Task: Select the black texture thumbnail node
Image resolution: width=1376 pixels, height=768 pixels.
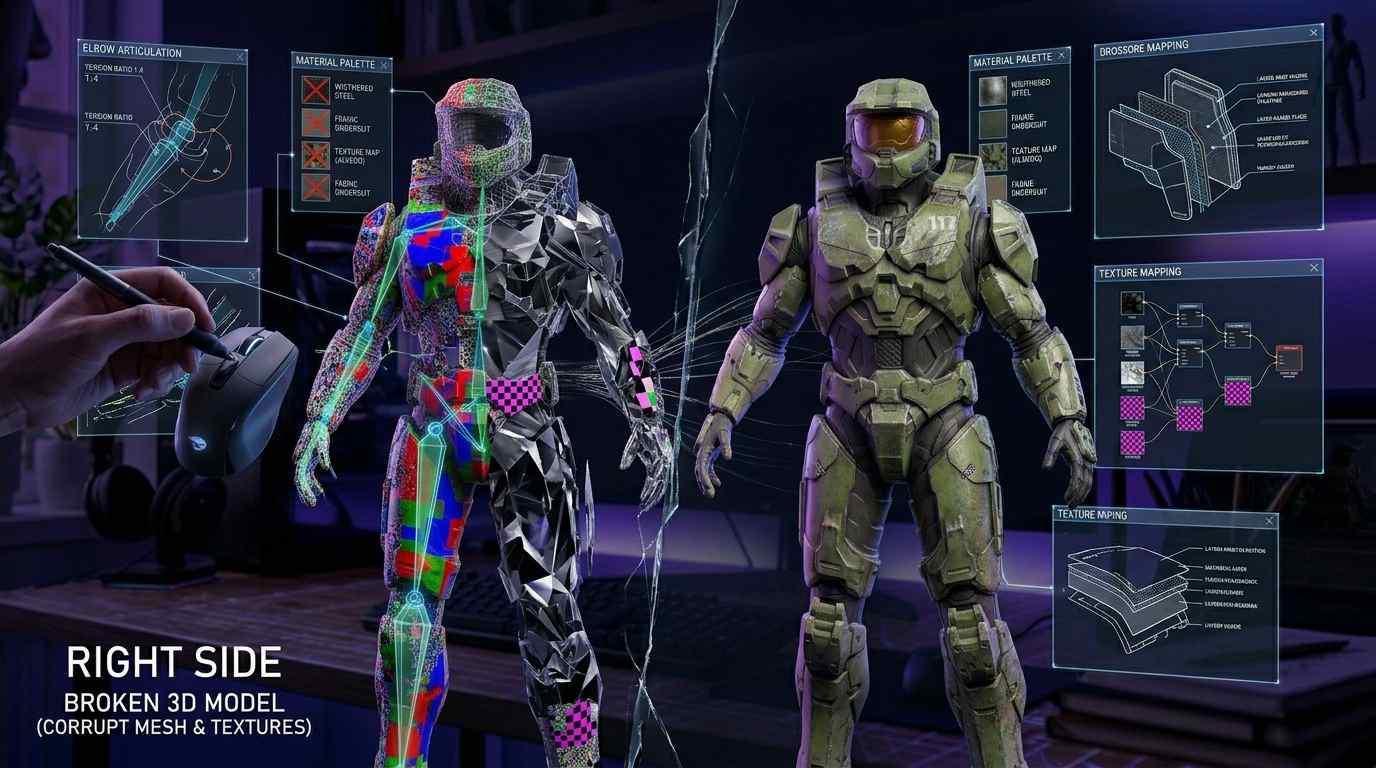Action: click(x=1131, y=304)
